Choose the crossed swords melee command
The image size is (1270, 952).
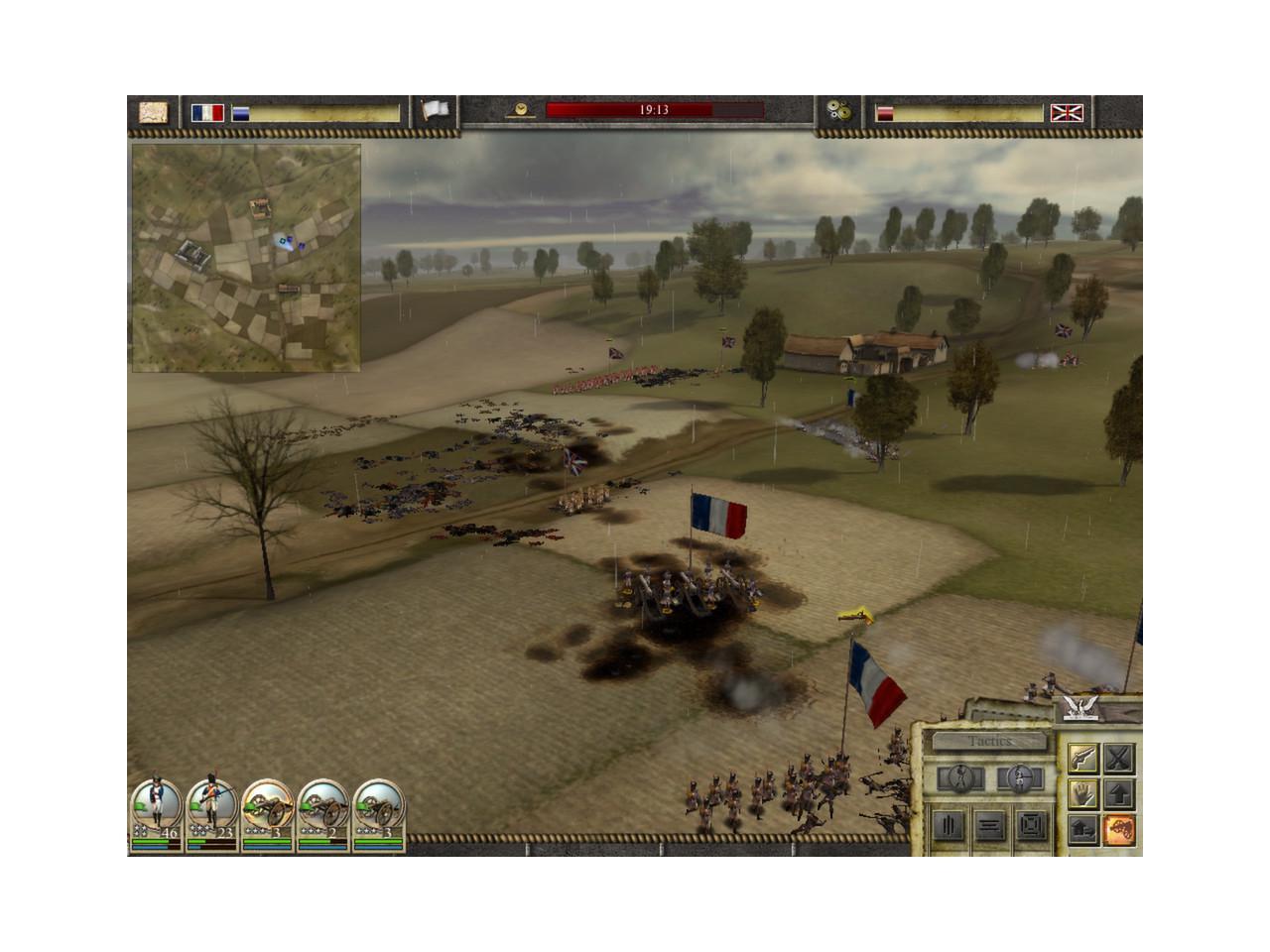pyautogui.click(x=1119, y=759)
